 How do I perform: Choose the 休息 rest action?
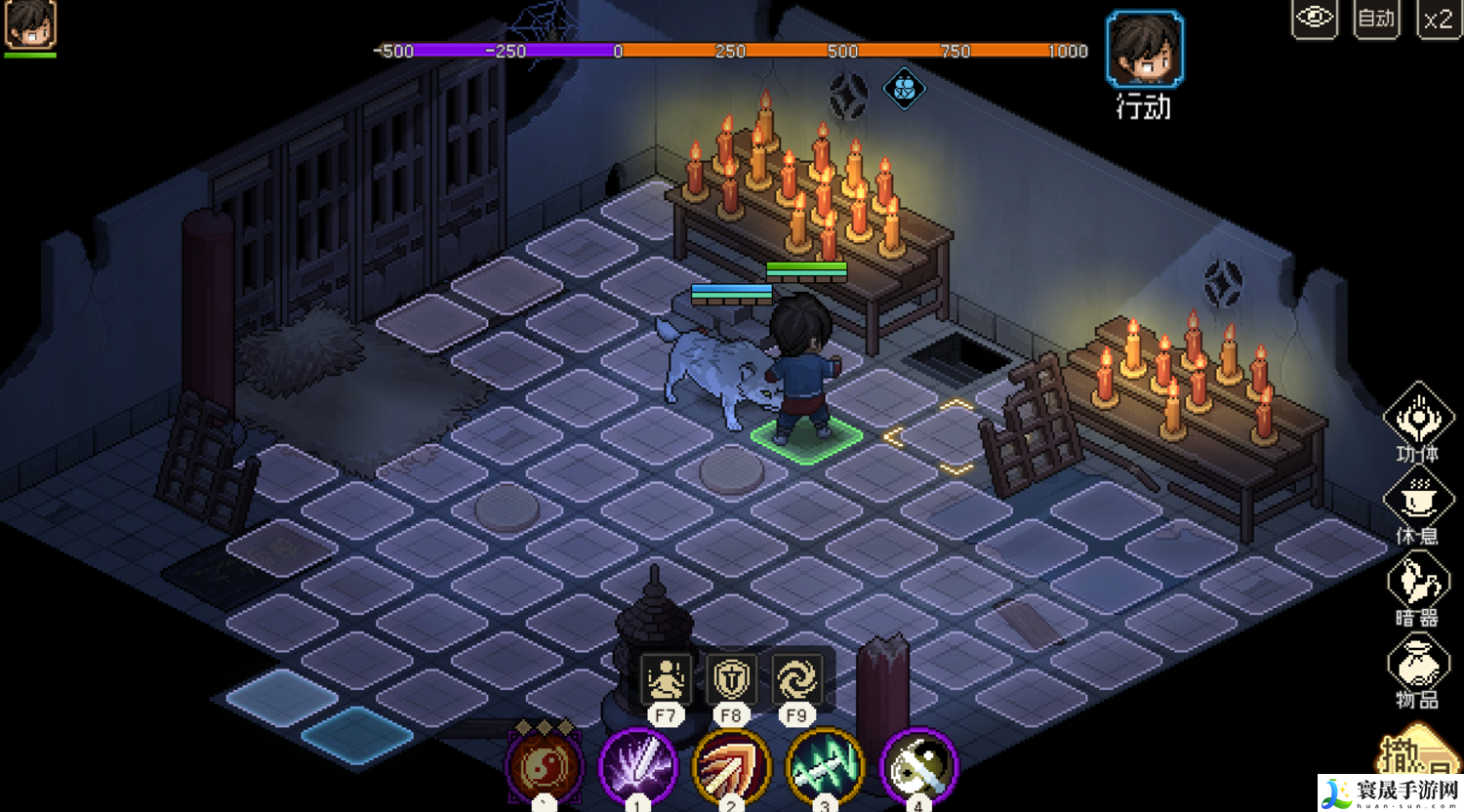1417,501
